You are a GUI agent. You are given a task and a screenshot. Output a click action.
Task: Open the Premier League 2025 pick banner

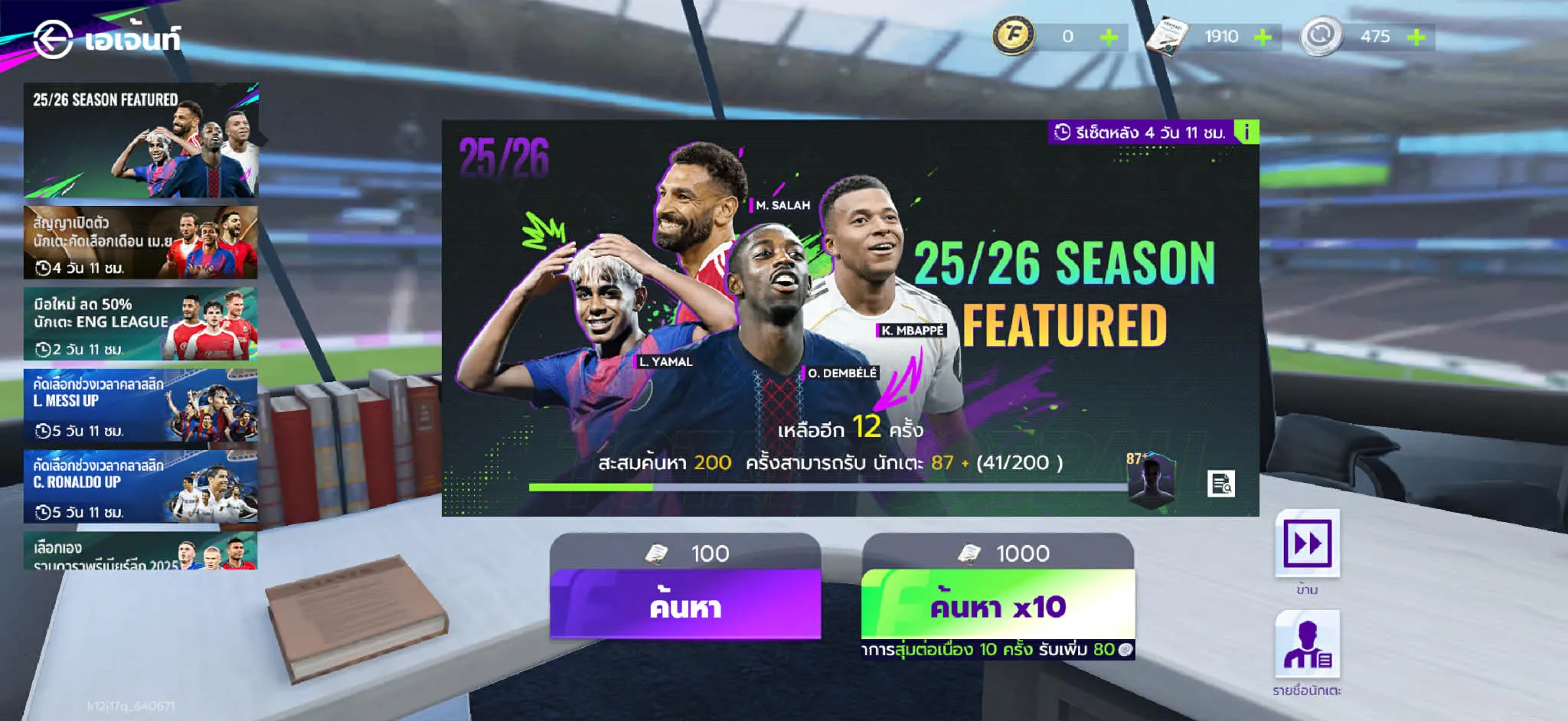point(141,552)
